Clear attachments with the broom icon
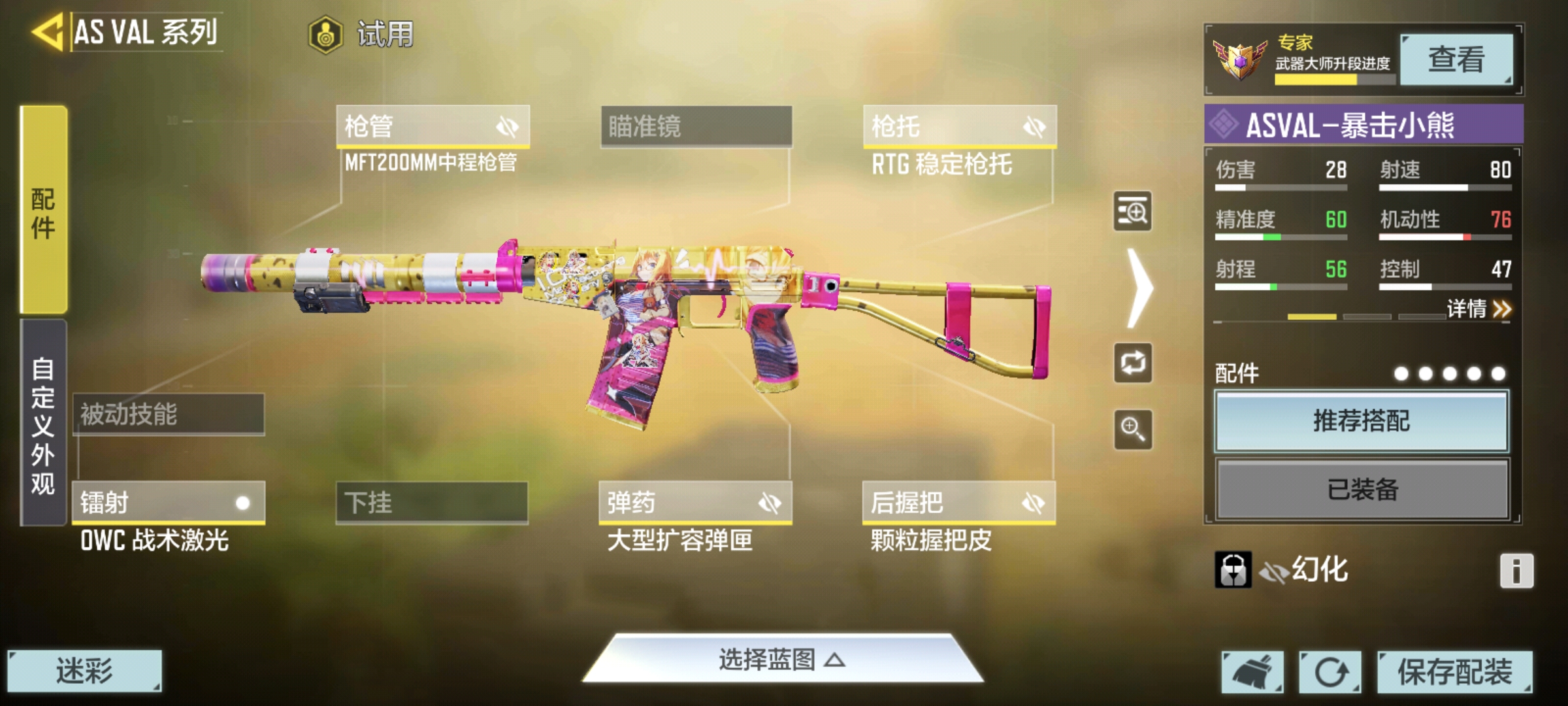1568x706 pixels. tap(1252, 671)
